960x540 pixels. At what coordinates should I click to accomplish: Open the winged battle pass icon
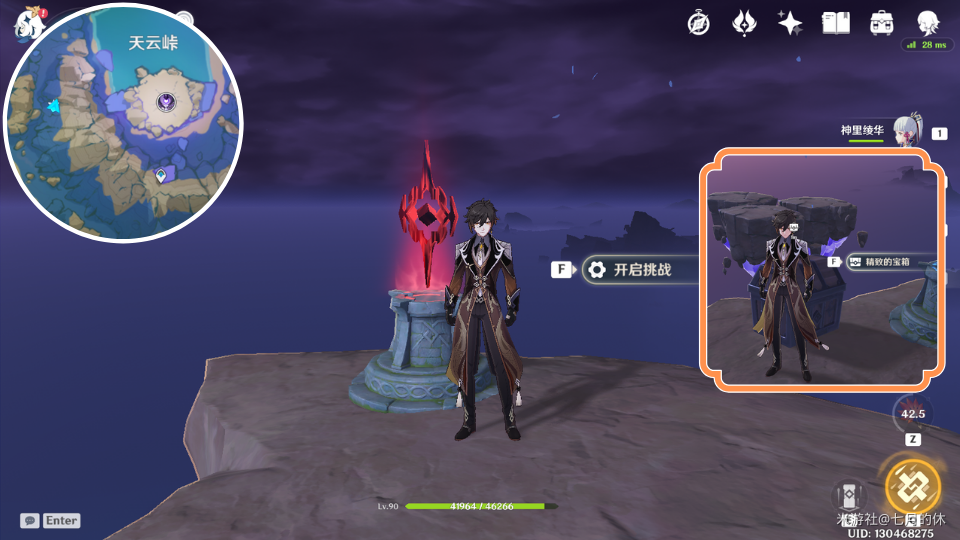pos(744,23)
